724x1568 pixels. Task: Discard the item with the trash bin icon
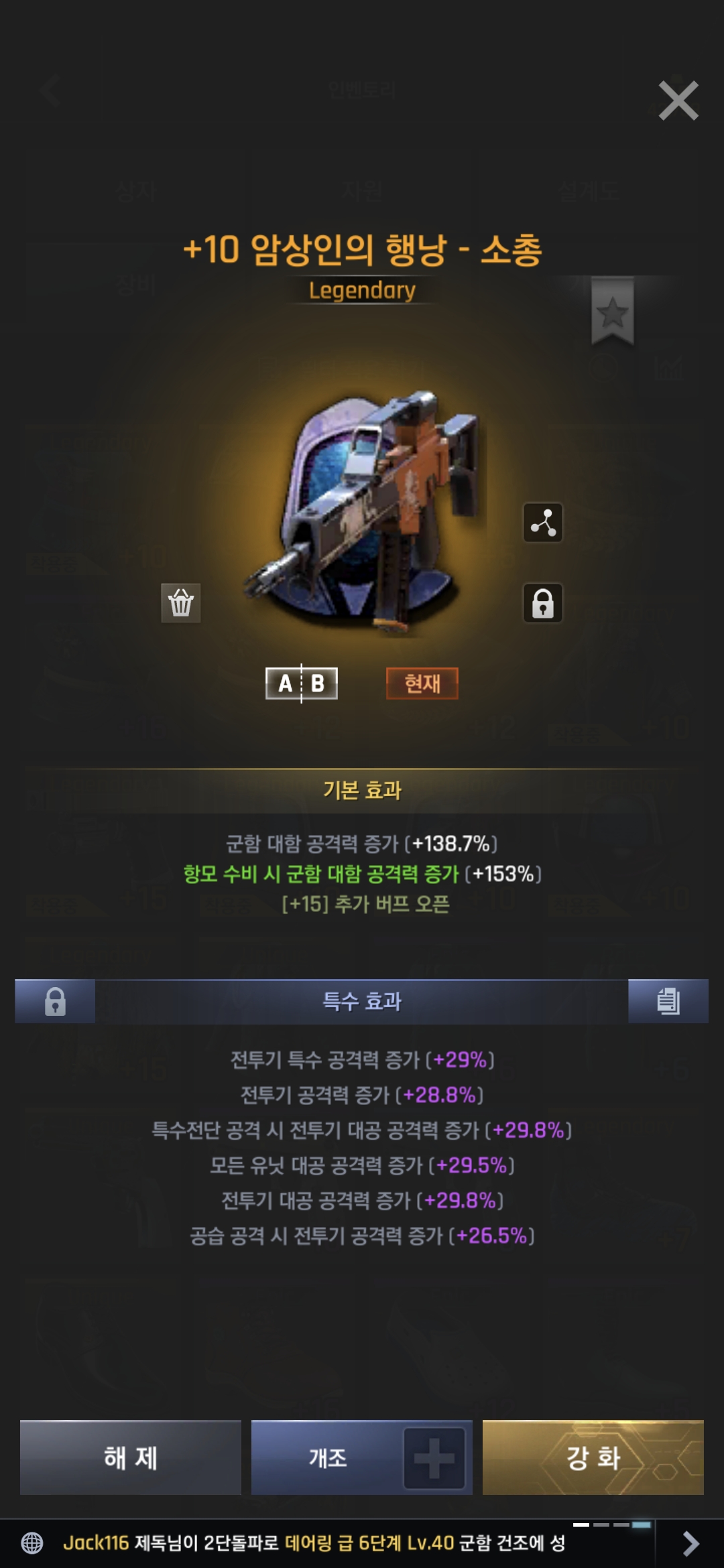click(181, 603)
